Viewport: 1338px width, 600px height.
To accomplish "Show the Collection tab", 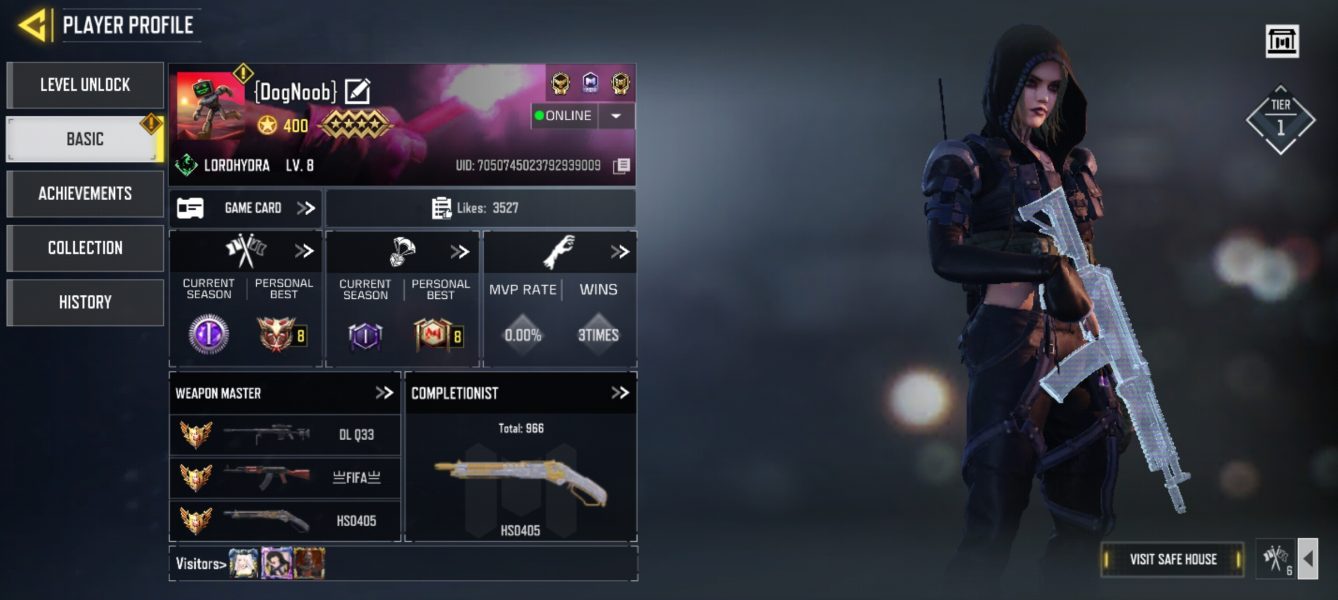I will point(85,248).
